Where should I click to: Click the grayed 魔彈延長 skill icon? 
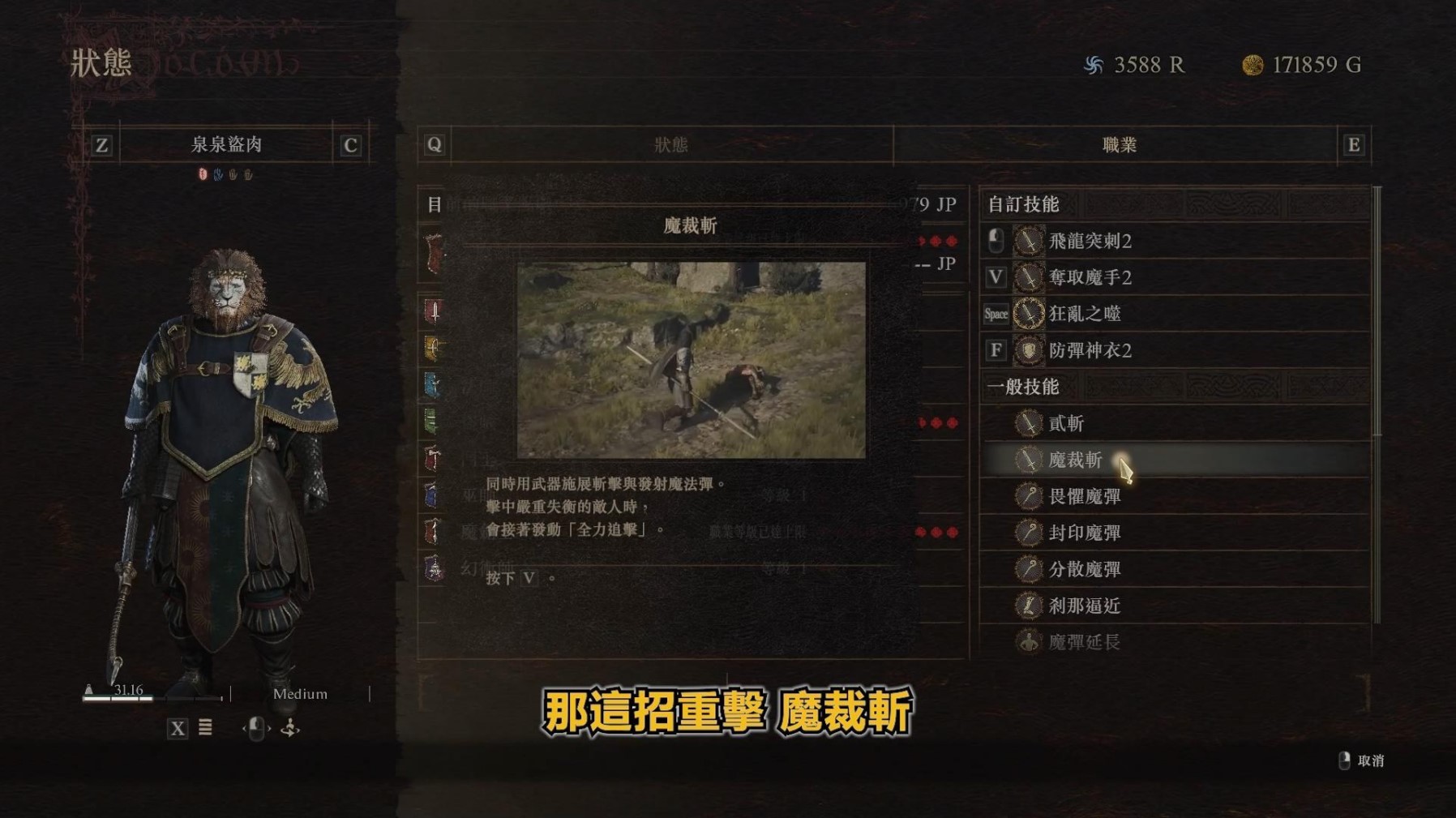point(1028,643)
